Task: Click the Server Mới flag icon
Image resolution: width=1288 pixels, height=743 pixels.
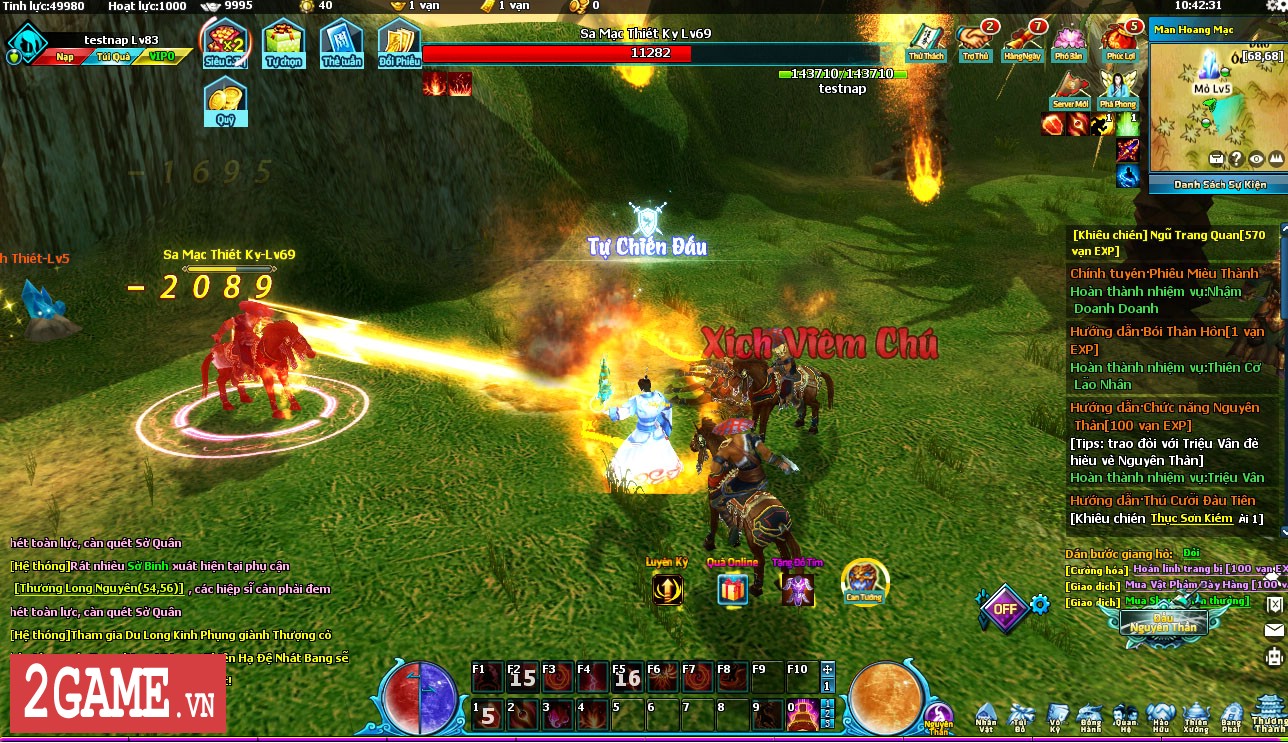Action: (1070, 90)
